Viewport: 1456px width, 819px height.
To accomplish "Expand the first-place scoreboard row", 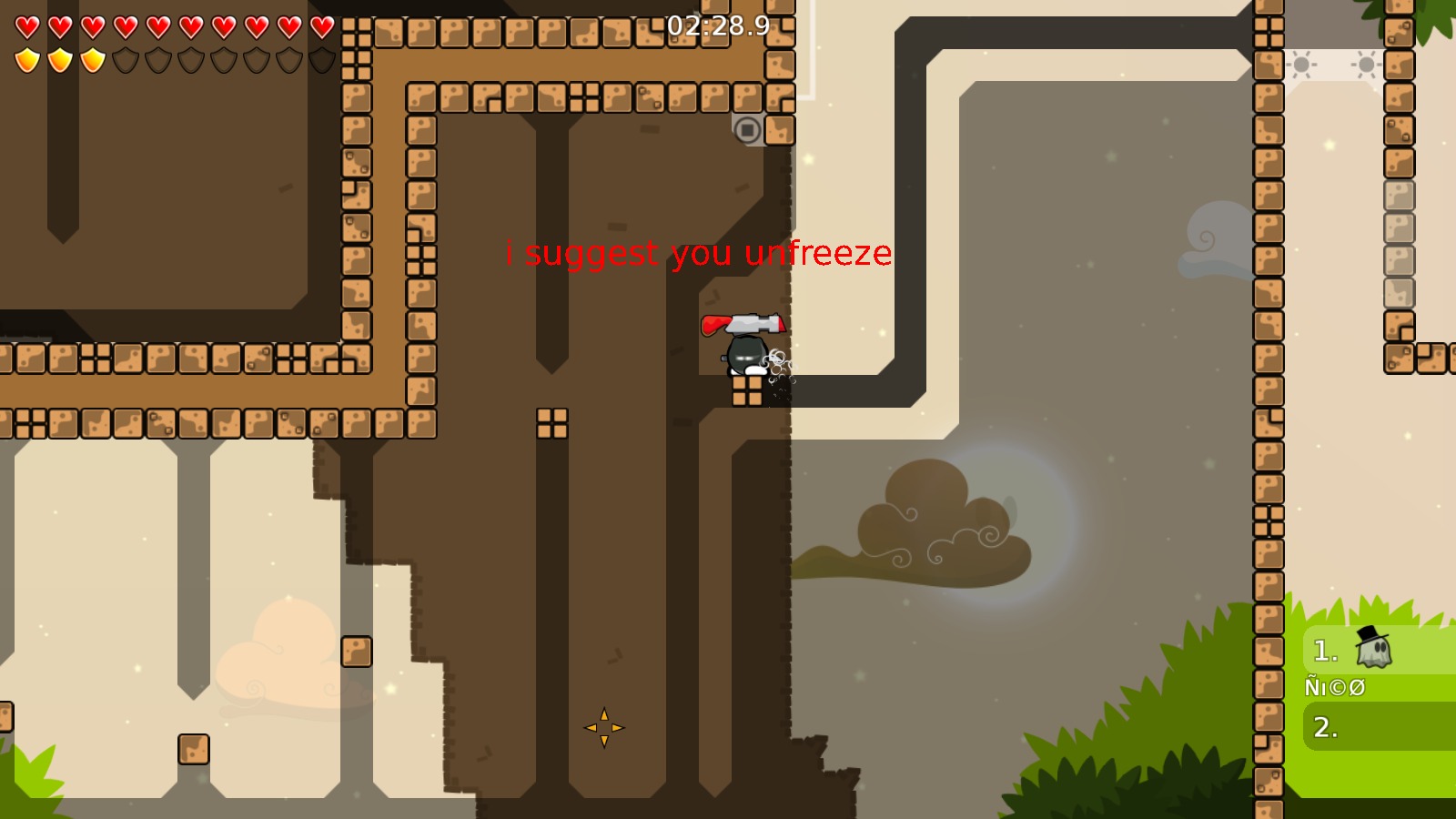I will coord(1374,650).
